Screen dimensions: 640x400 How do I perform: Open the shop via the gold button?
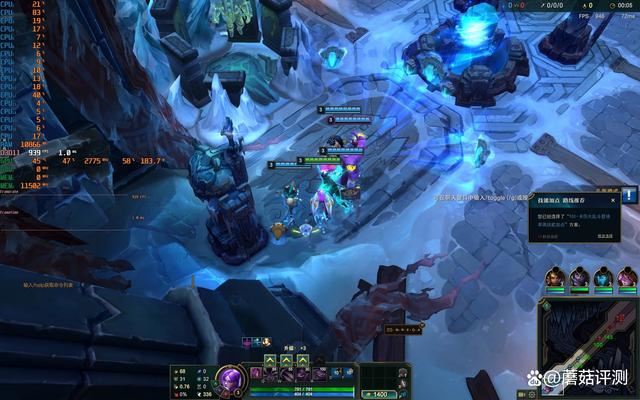[379, 394]
